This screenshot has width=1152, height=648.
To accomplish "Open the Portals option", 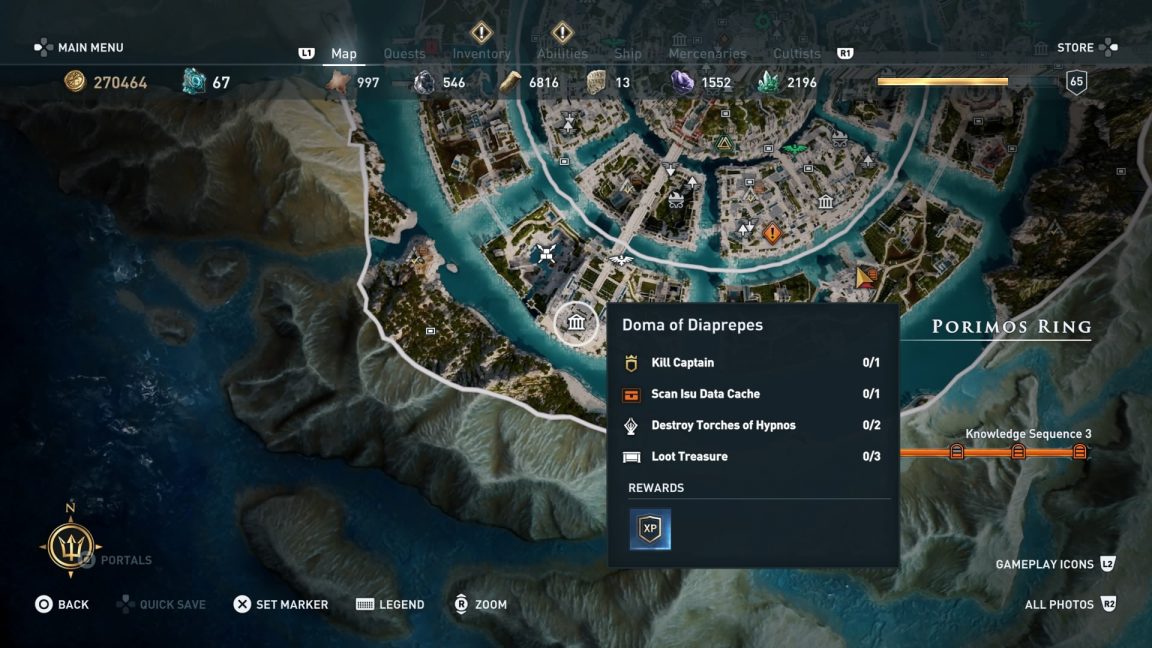I will 116,560.
